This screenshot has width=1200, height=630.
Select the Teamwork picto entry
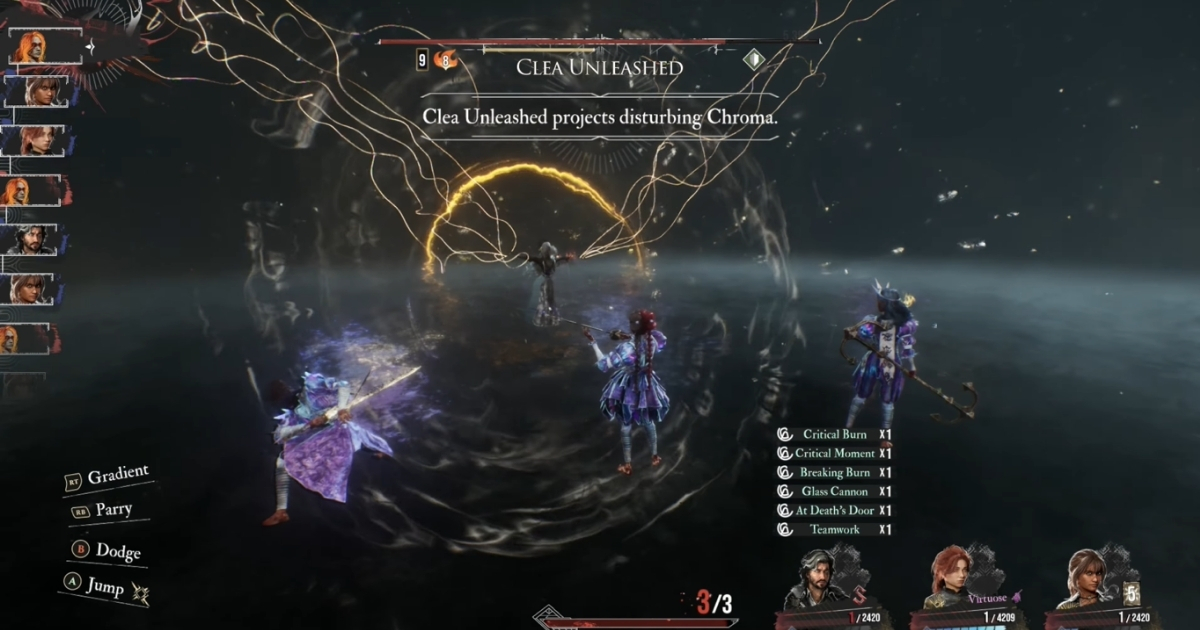(x=834, y=530)
